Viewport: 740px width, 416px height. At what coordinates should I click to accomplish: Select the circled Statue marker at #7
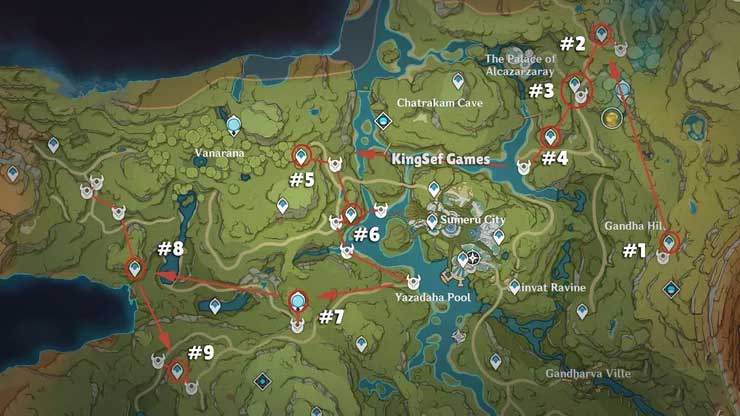(297, 301)
